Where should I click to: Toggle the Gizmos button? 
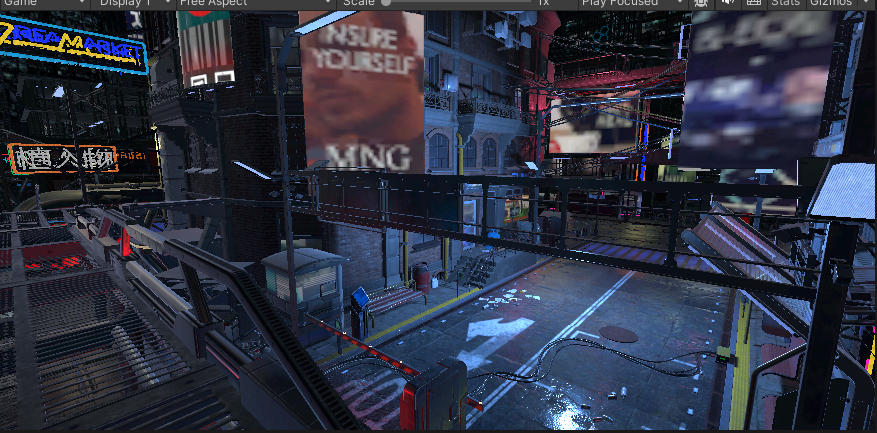point(830,3)
